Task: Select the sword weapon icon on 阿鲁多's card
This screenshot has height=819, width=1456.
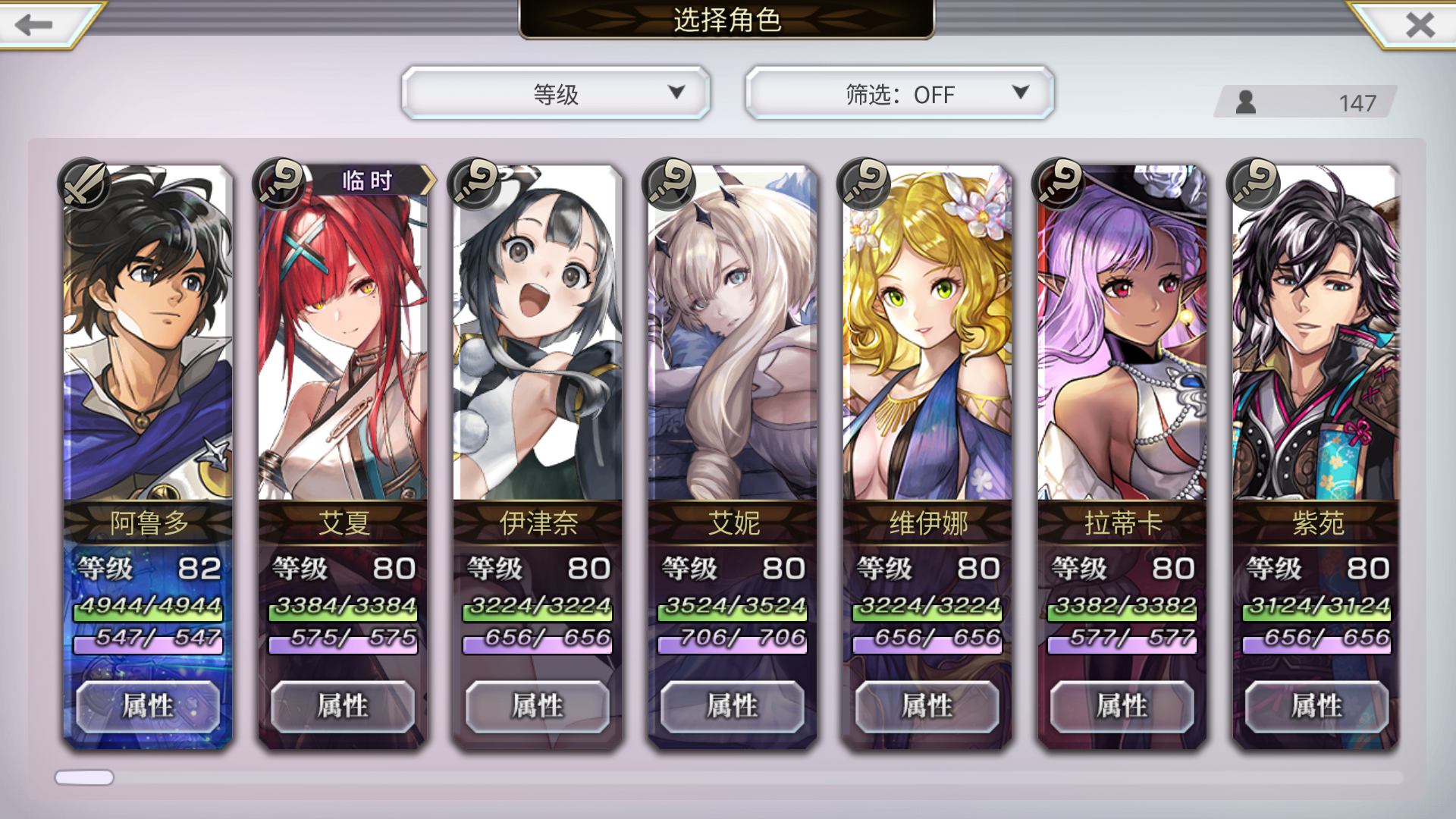Action: [x=83, y=184]
